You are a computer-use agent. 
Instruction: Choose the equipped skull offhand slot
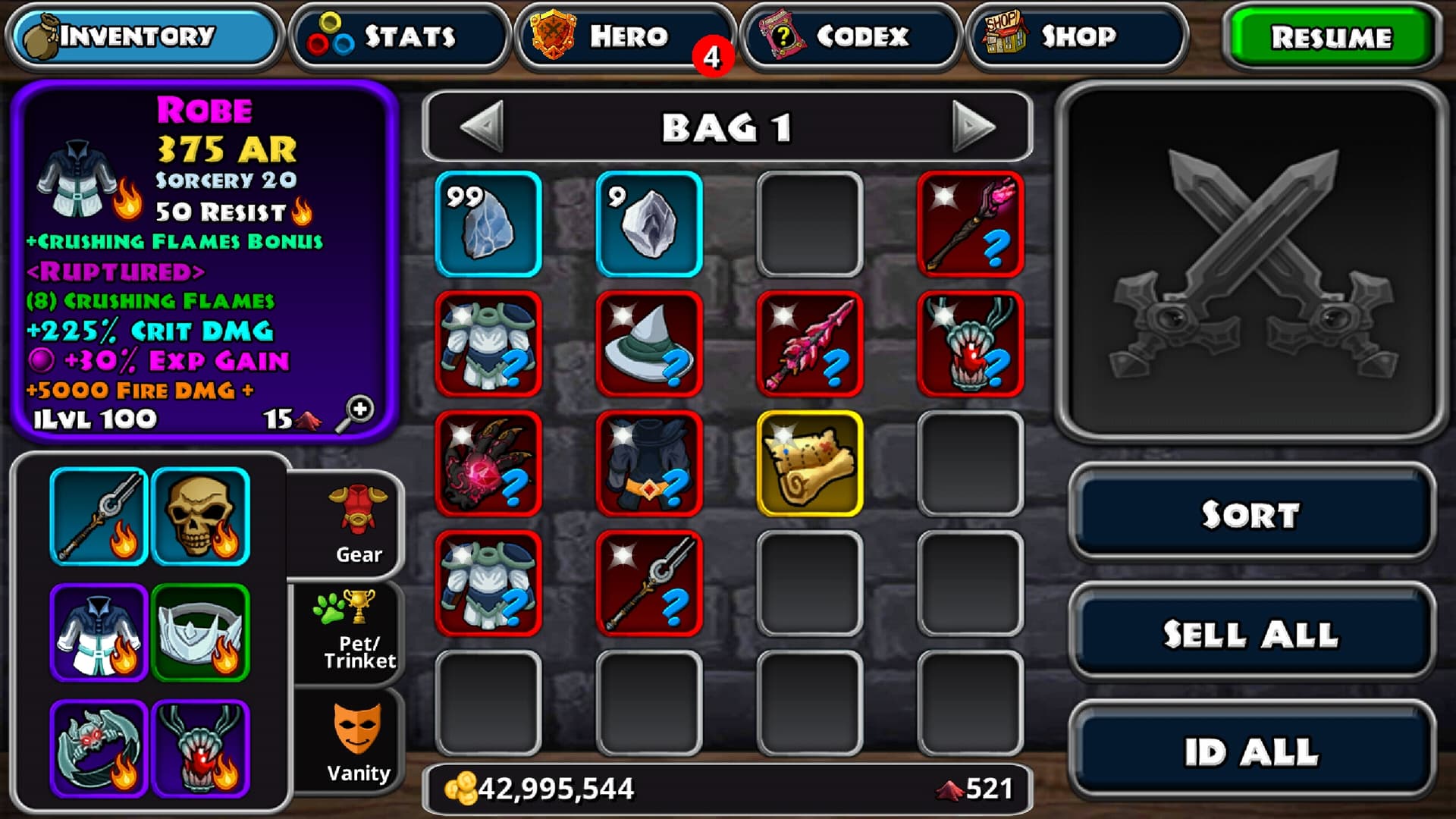200,517
